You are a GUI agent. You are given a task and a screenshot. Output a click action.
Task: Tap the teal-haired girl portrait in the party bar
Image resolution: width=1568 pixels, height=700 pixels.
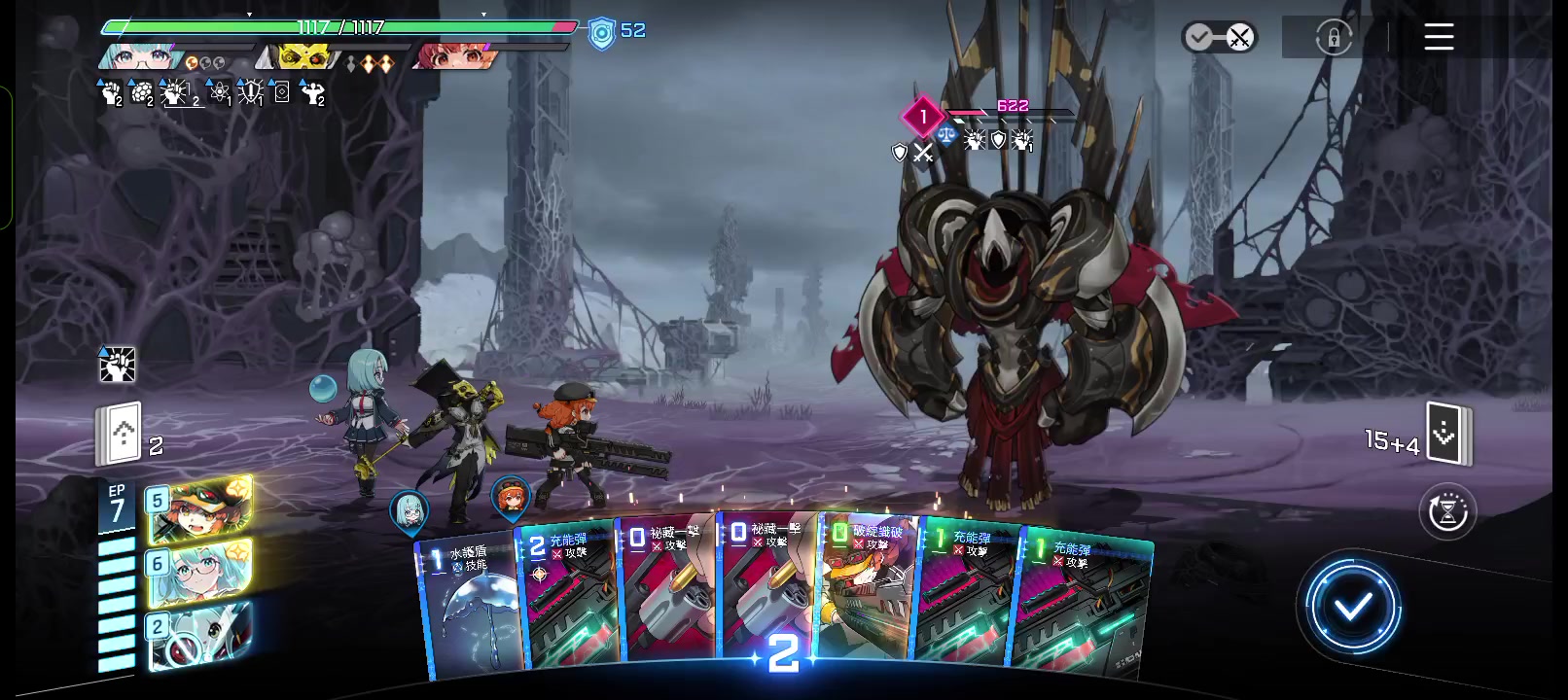pos(134,56)
